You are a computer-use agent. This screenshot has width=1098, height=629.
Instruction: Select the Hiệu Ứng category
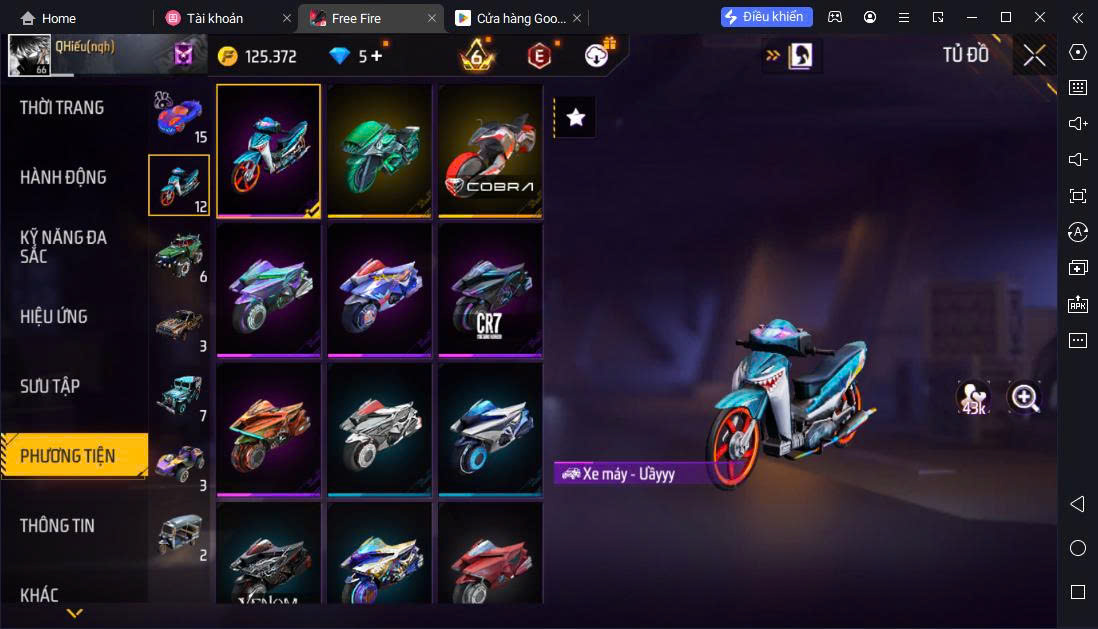(x=54, y=317)
